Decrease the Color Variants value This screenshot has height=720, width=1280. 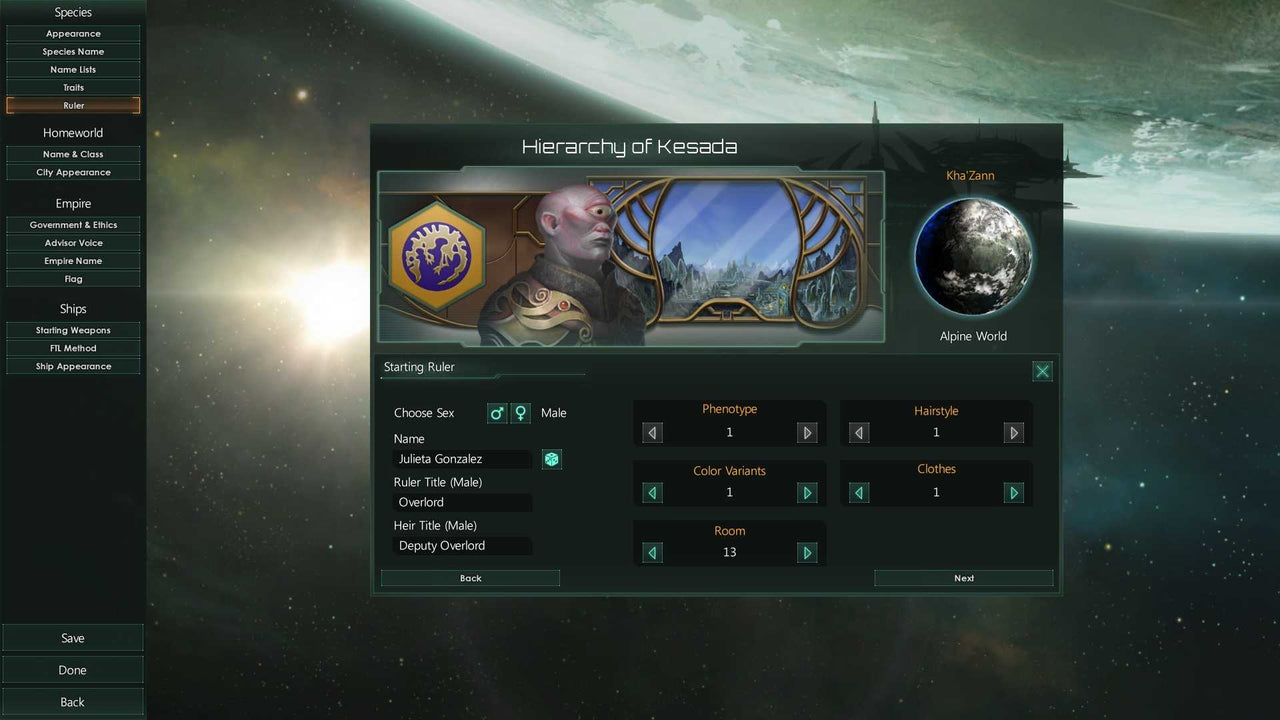[x=652, y=492]
